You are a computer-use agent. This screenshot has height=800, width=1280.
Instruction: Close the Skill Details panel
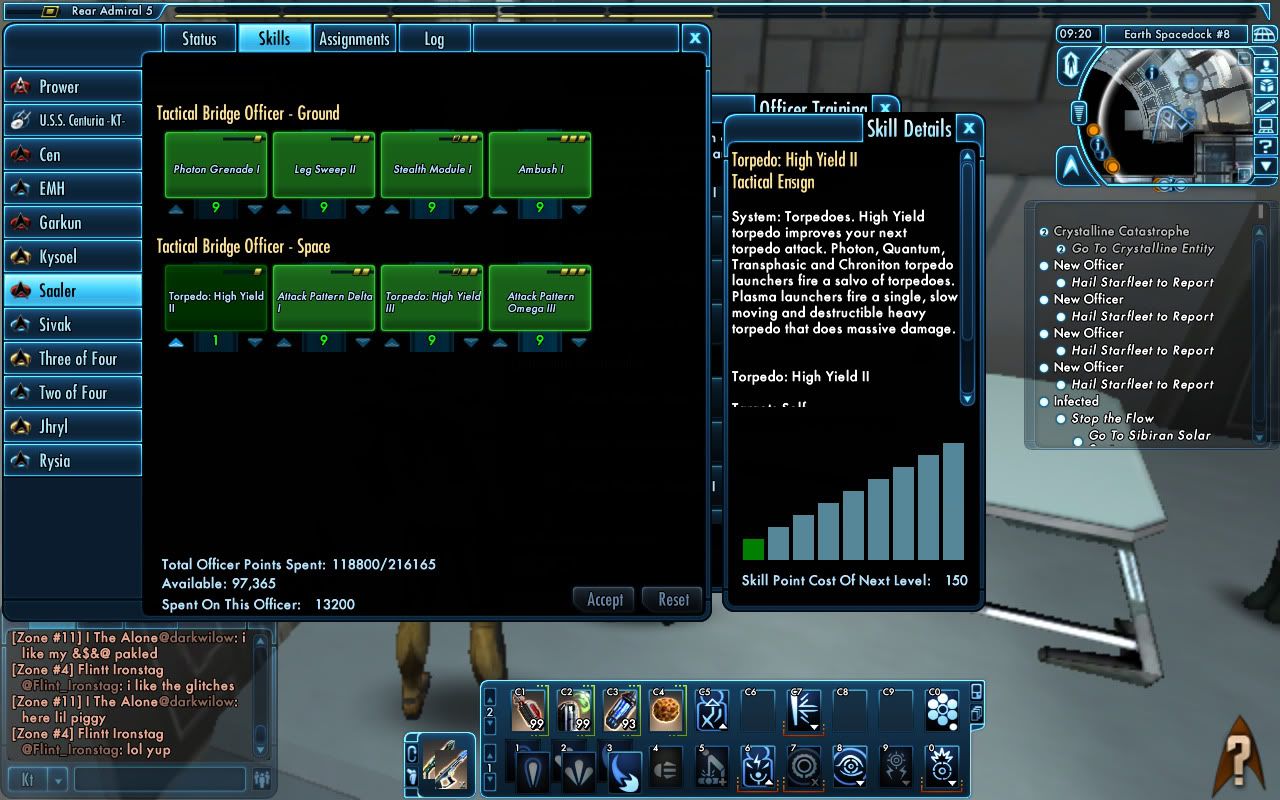[968, 128]
